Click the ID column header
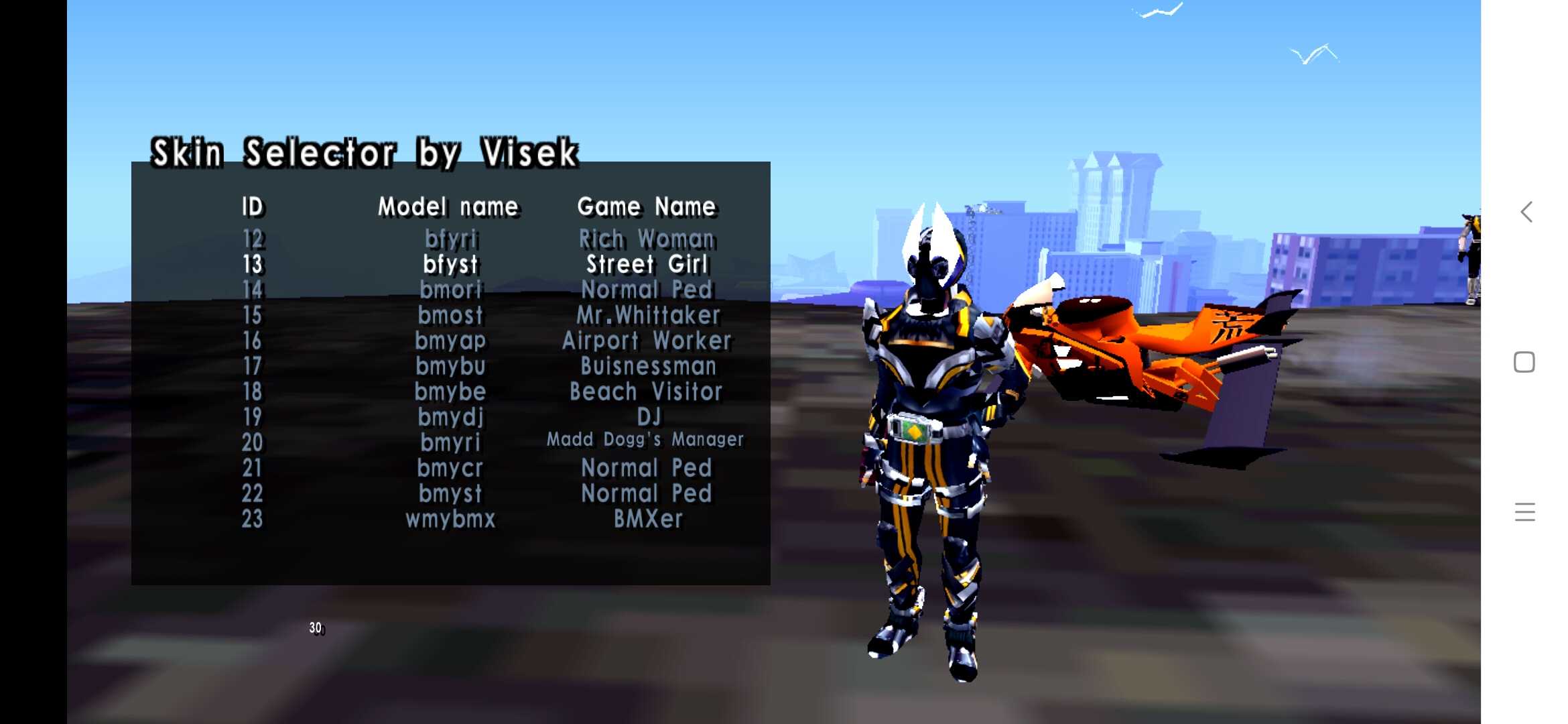Image resolution: width=1568 pixels, height=724 pixels. coord(252,206)
